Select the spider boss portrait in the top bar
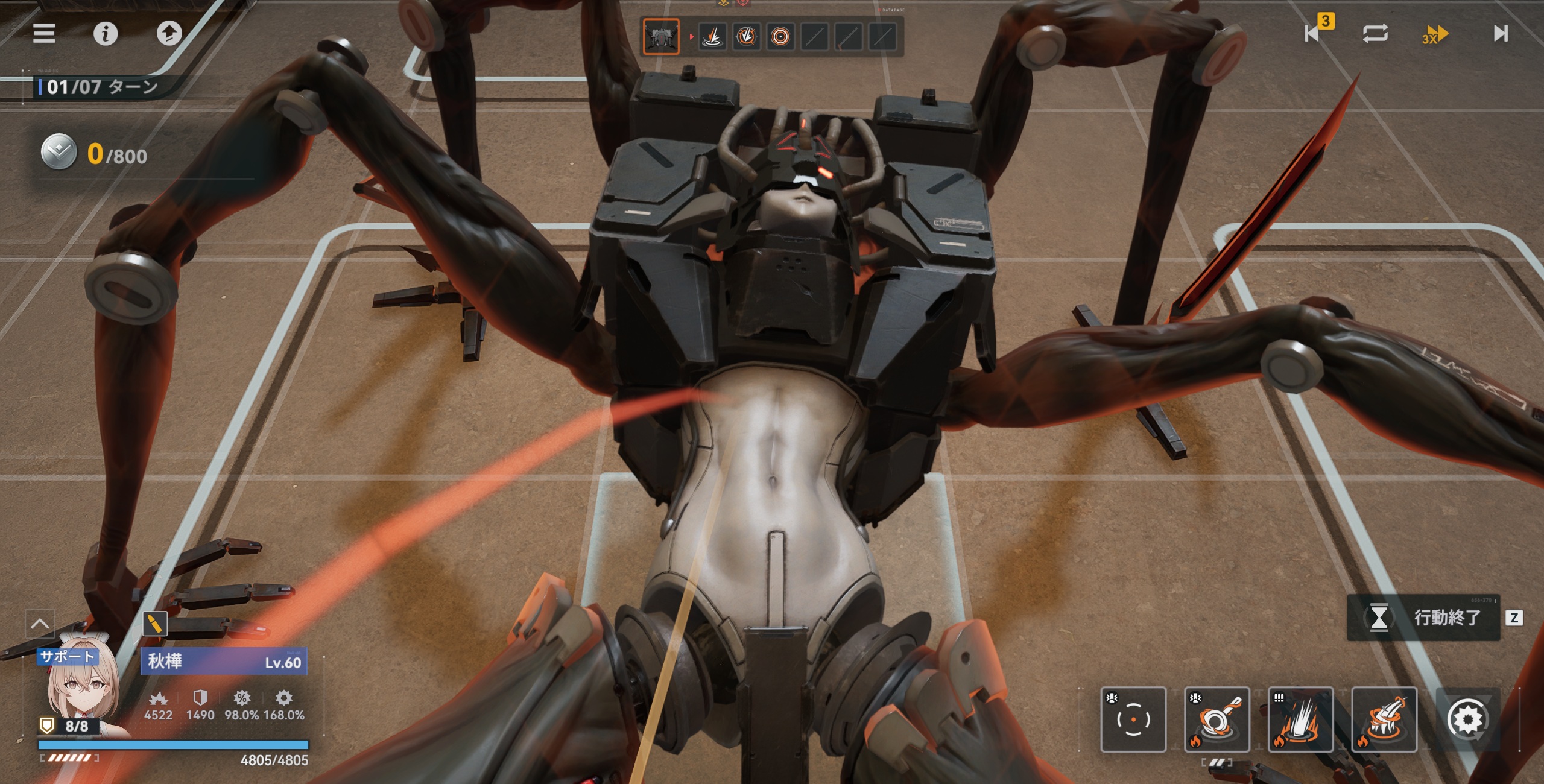 tap(661, 37)
